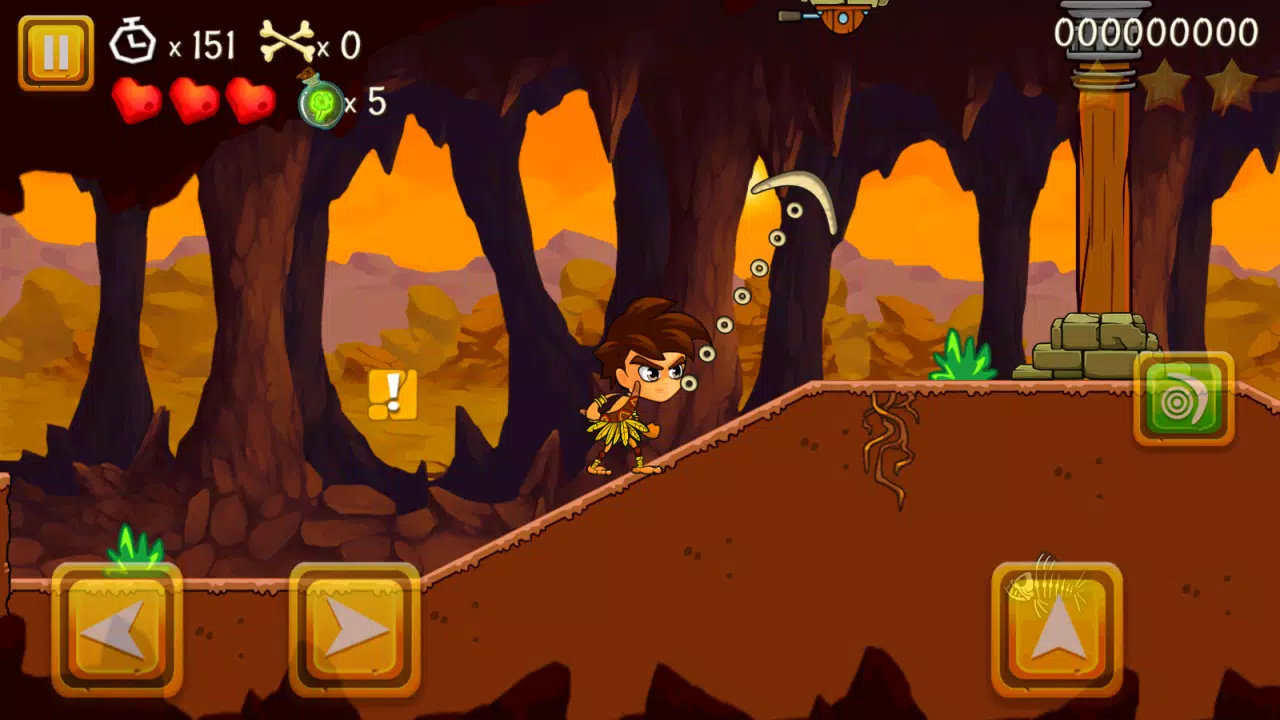Pause the game with the pause button
Image resolution: width=1280 pixels, height=720 pixels.
tap(56, 53)
